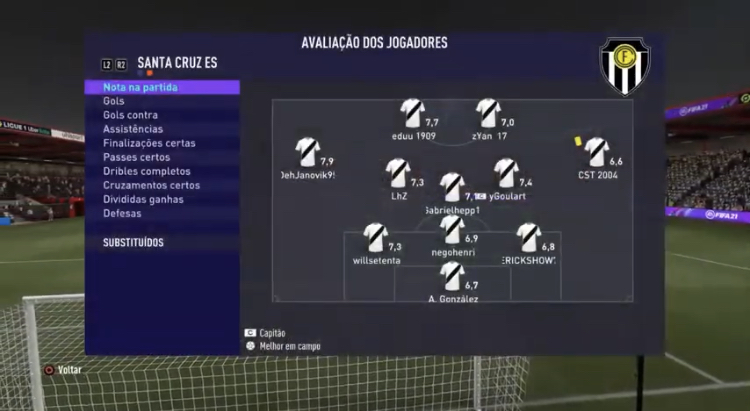
Task: Select Divididas ganhas entry
Action: coord(142,199)
